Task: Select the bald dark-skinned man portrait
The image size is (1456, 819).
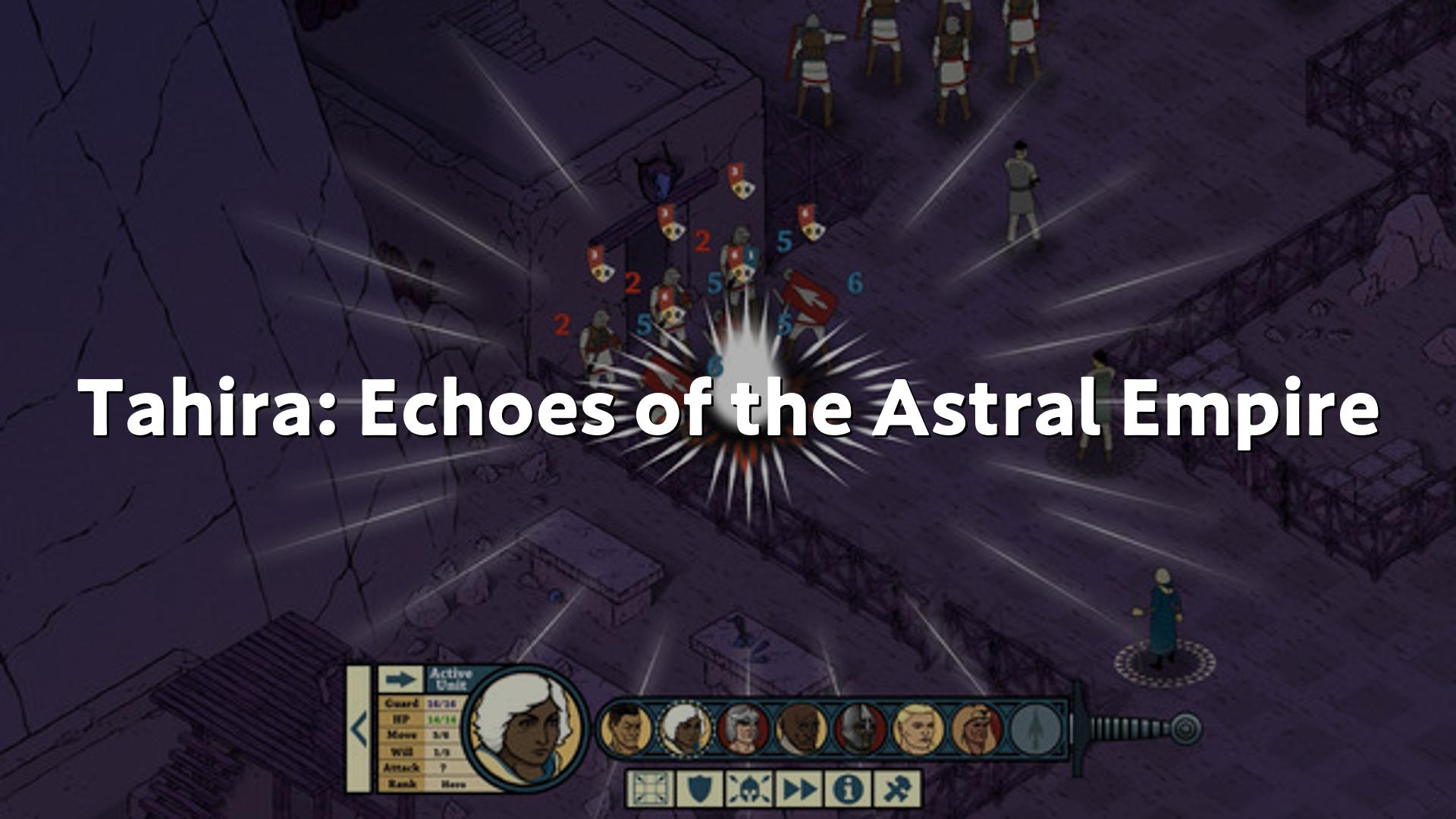Action: (x=802, y=730)
